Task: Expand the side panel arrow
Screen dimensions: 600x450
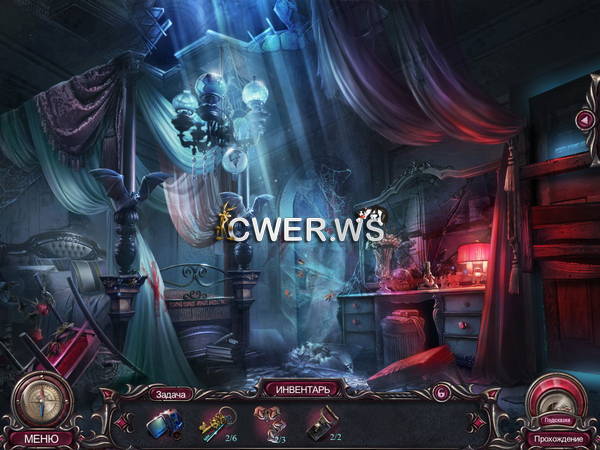Action: [x=585, y=120]
